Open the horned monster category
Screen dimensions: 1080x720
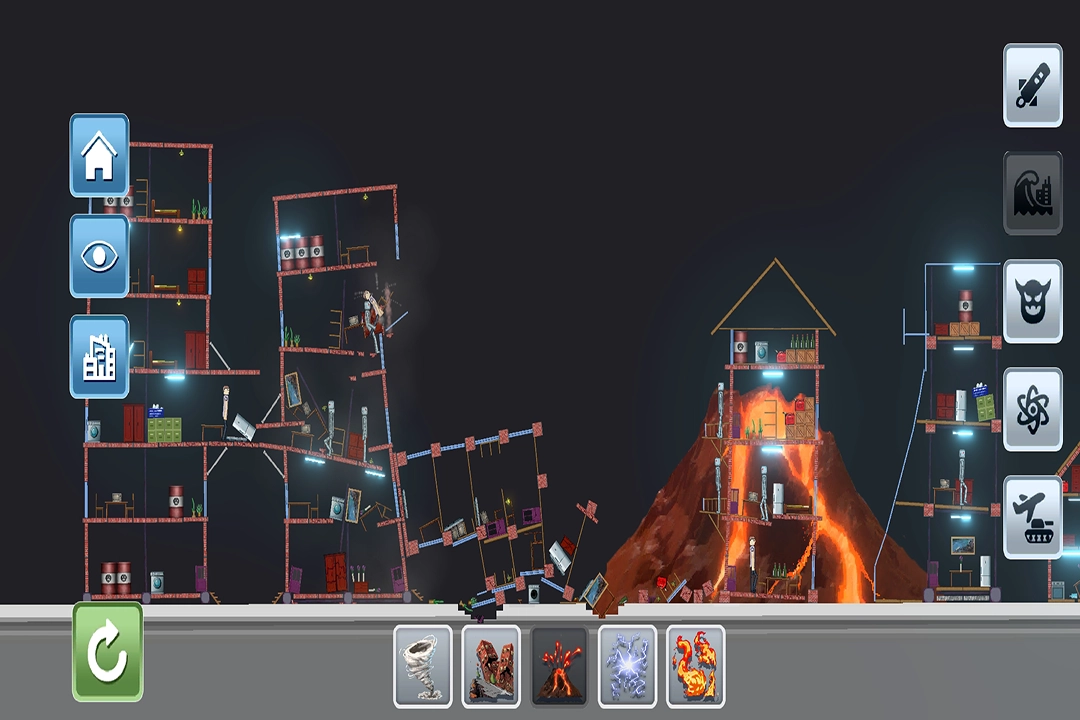[x=1032, y=301]
